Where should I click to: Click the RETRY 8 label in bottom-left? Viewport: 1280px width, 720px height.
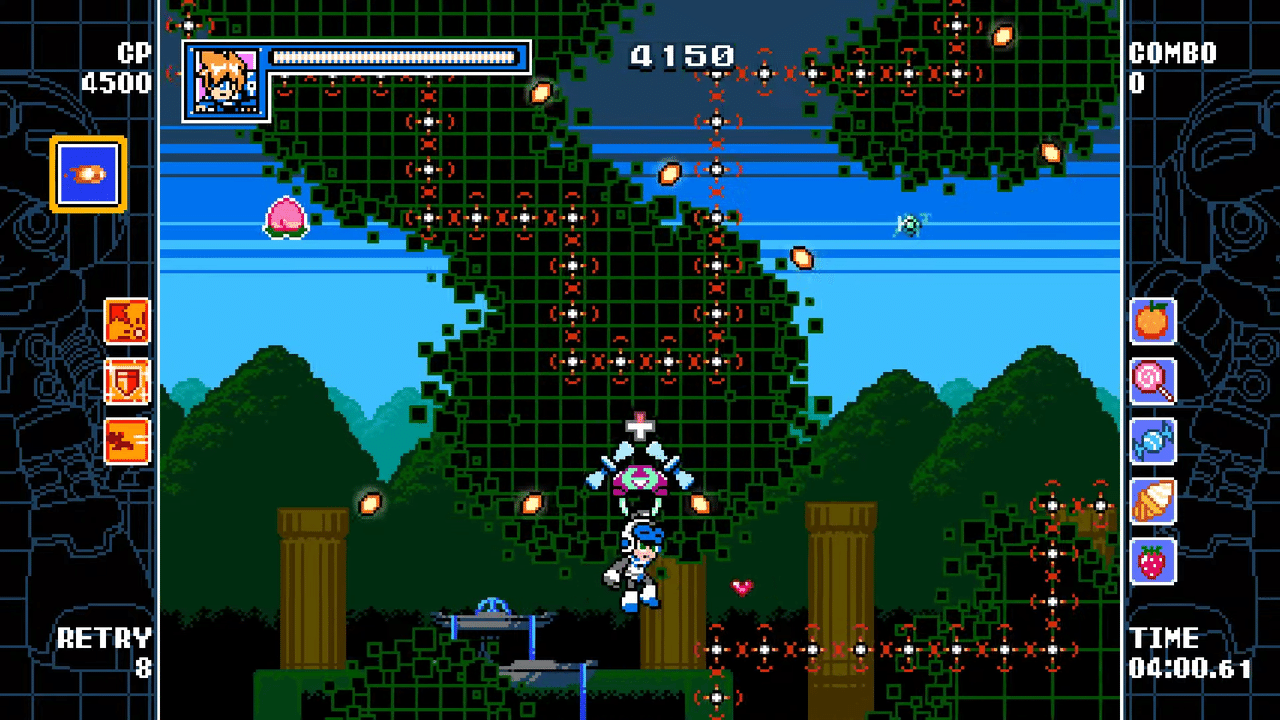point(106,652)
